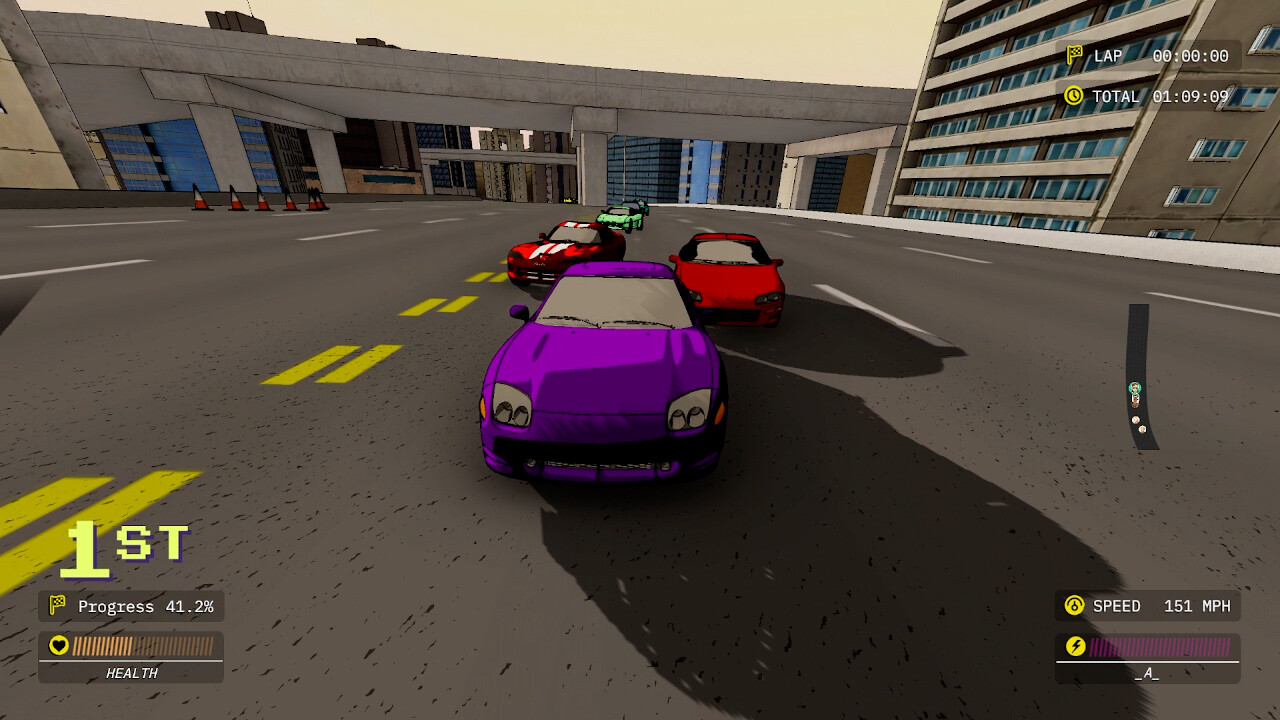Image resolution: width=1280 pixels, height=720 pixels.
Task: Click a white opponent dot on the minimap
Action: 1135,419
